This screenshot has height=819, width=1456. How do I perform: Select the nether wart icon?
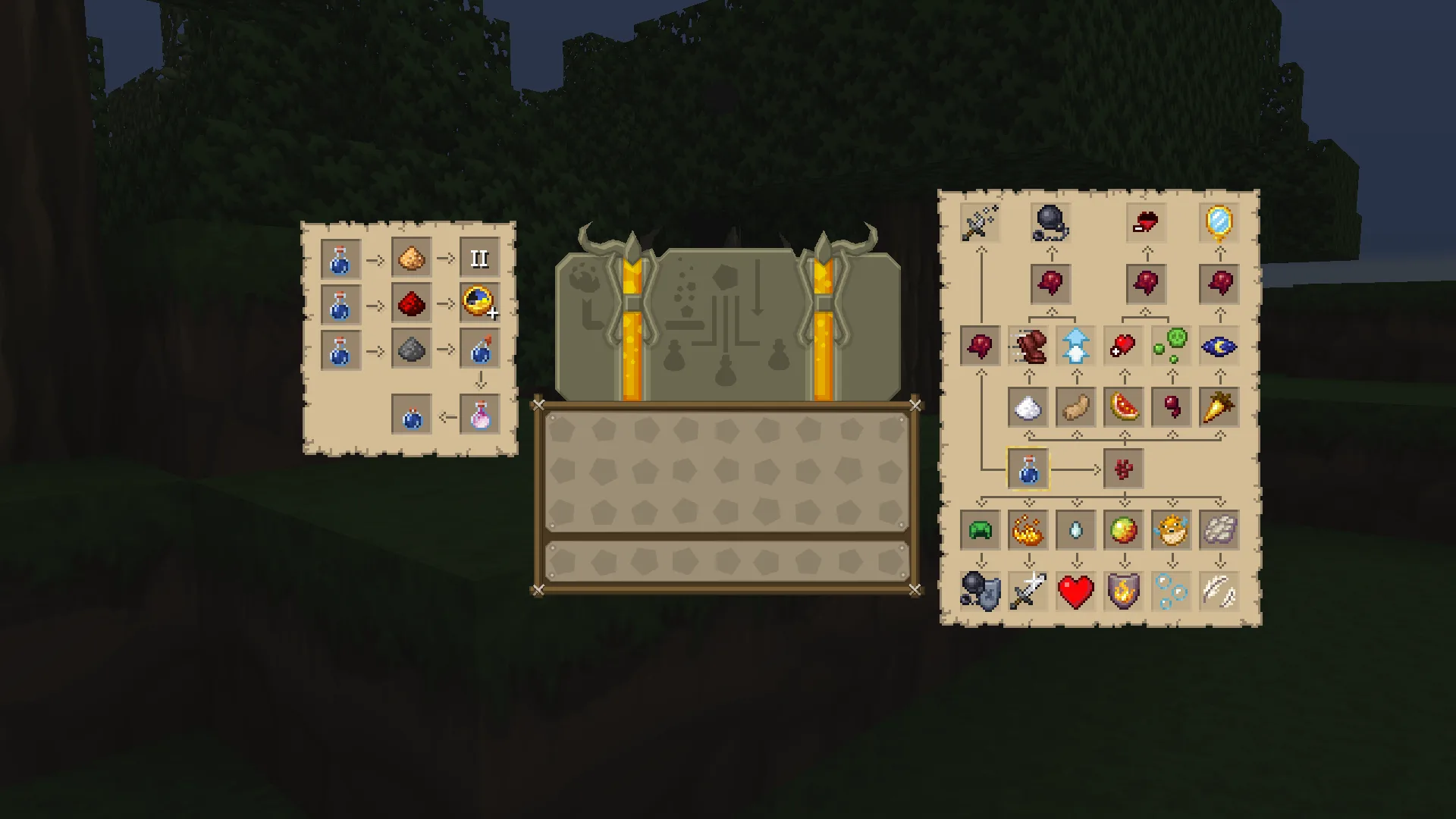[x=1123, y=469]
